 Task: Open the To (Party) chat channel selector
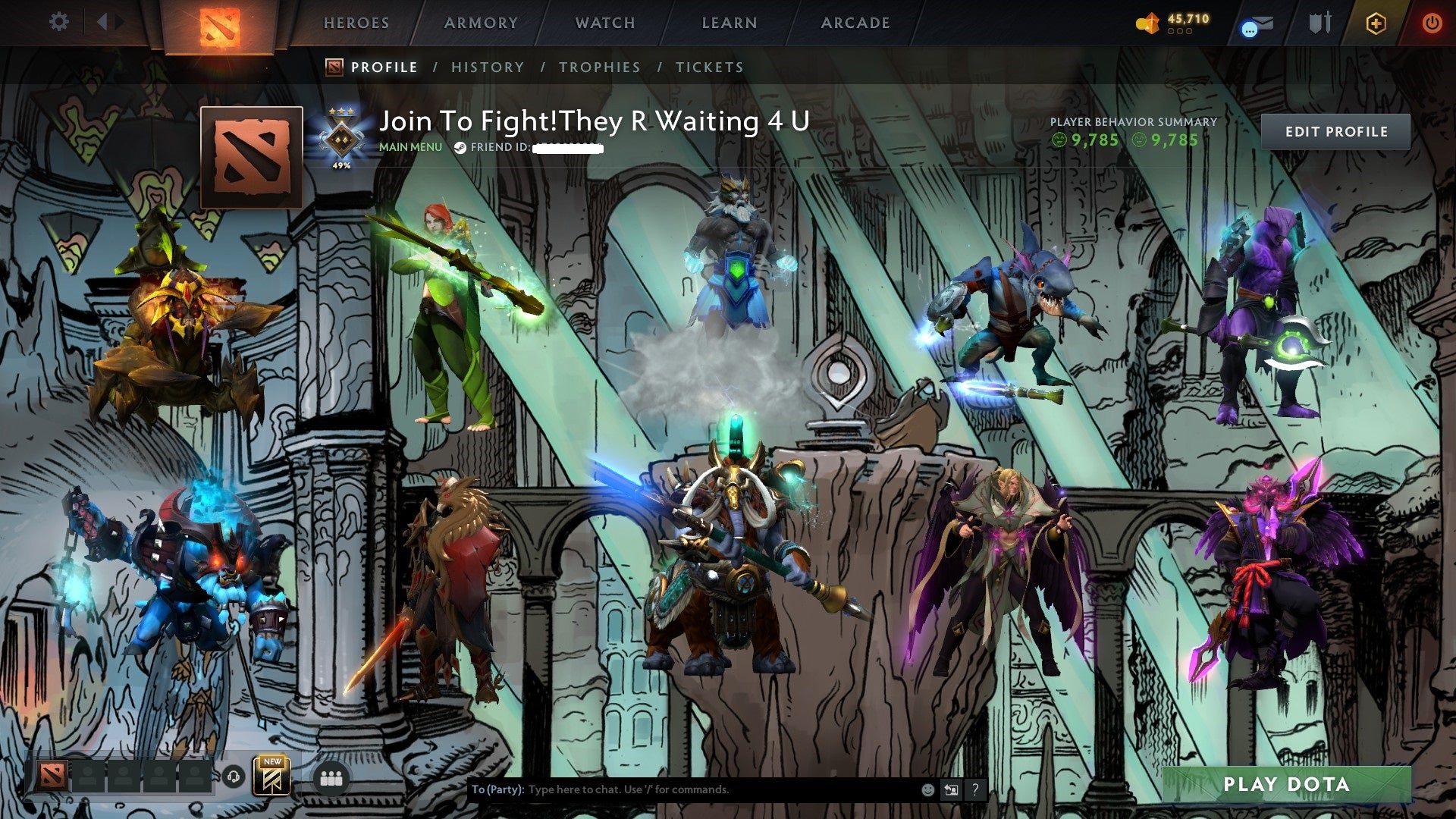[497, 789]
